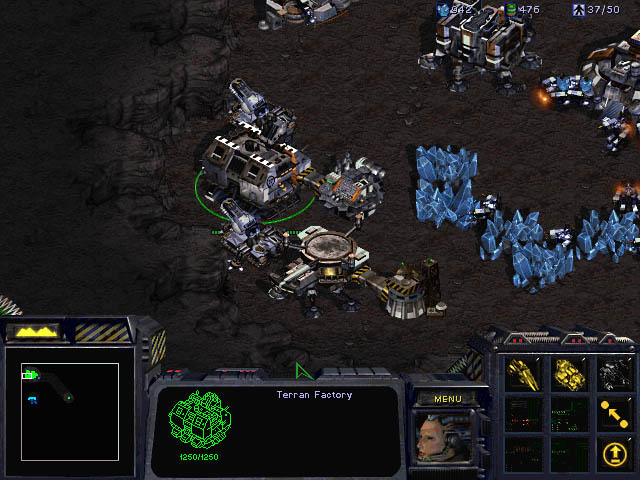This screenshot has height=480, width=640.
Task: Select the greyed-out Goliath build icon
Action: pyautogui.click(x=615, y=373)
